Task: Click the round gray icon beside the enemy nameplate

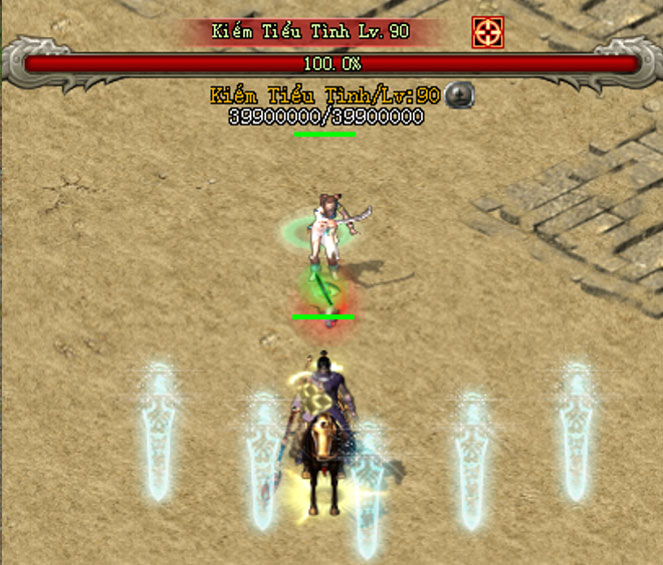Action: click(x=459, y=95)
